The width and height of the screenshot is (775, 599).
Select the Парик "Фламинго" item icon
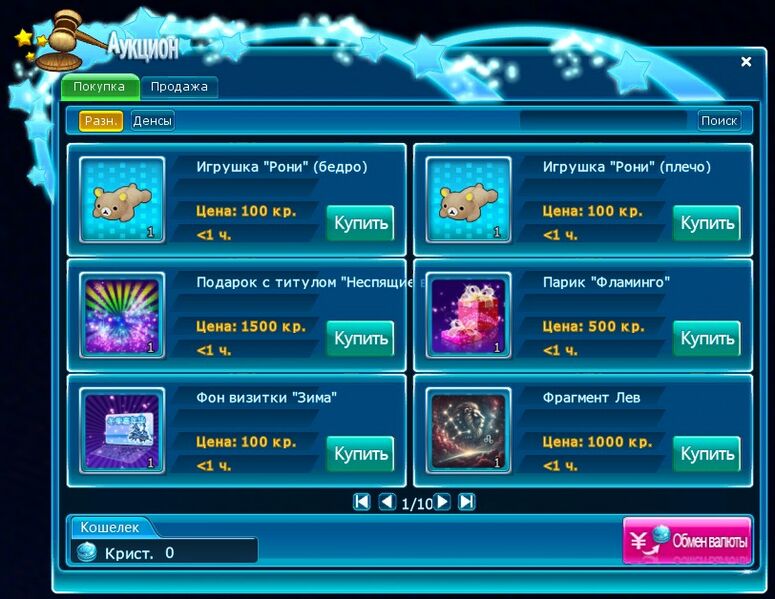pyautogui.click(x=467, y=316)
